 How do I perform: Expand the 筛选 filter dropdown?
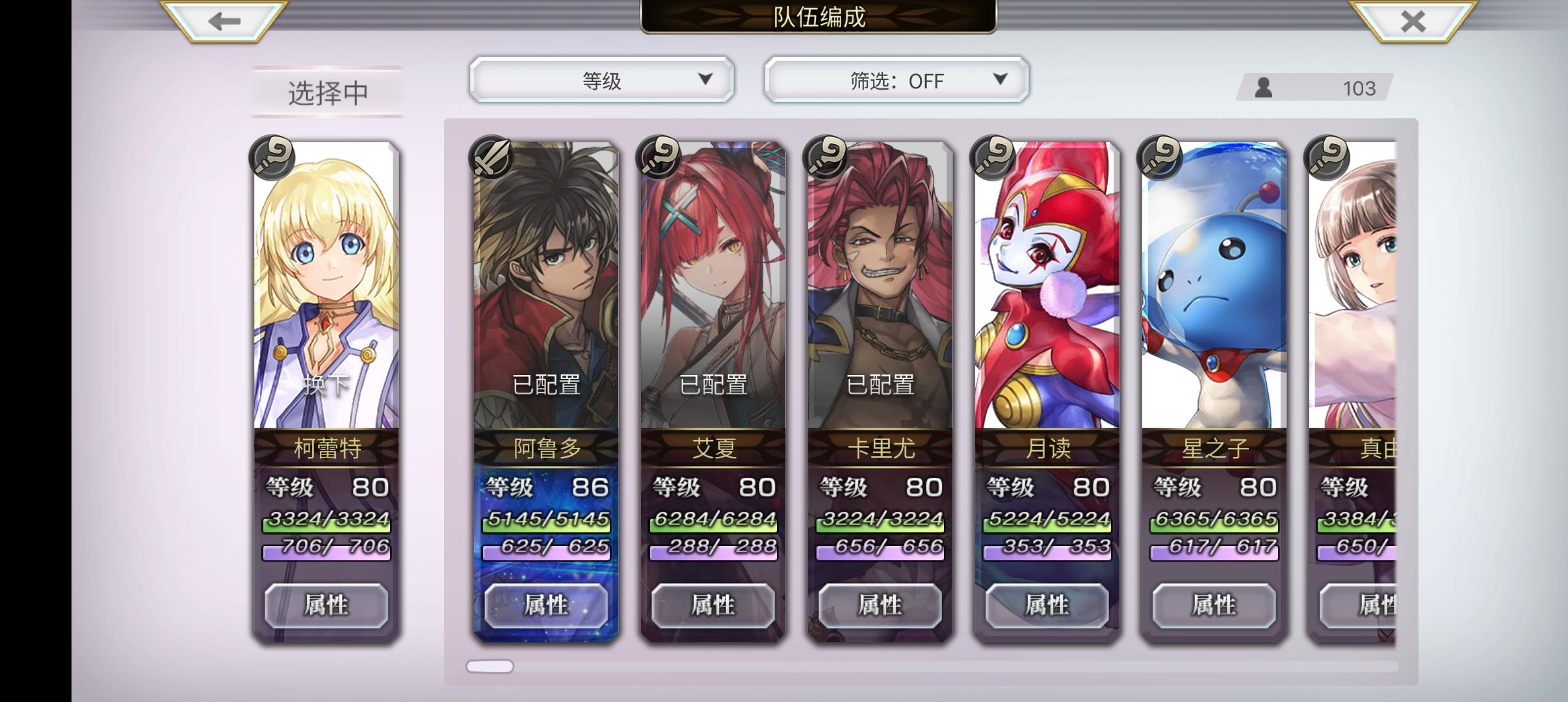(896, 79)
